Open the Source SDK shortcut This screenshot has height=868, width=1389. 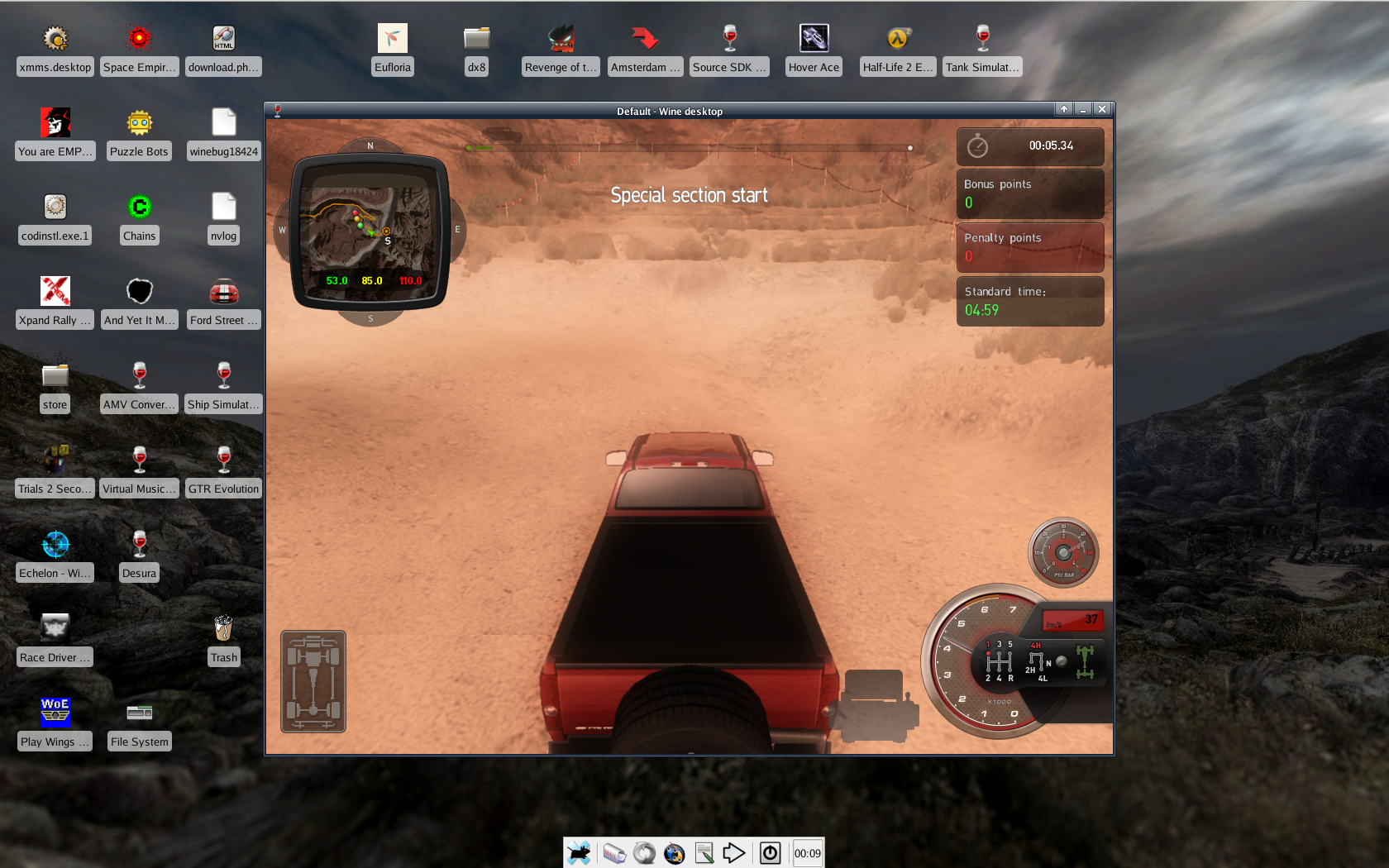pyautogui.click(x=729, y=37)
